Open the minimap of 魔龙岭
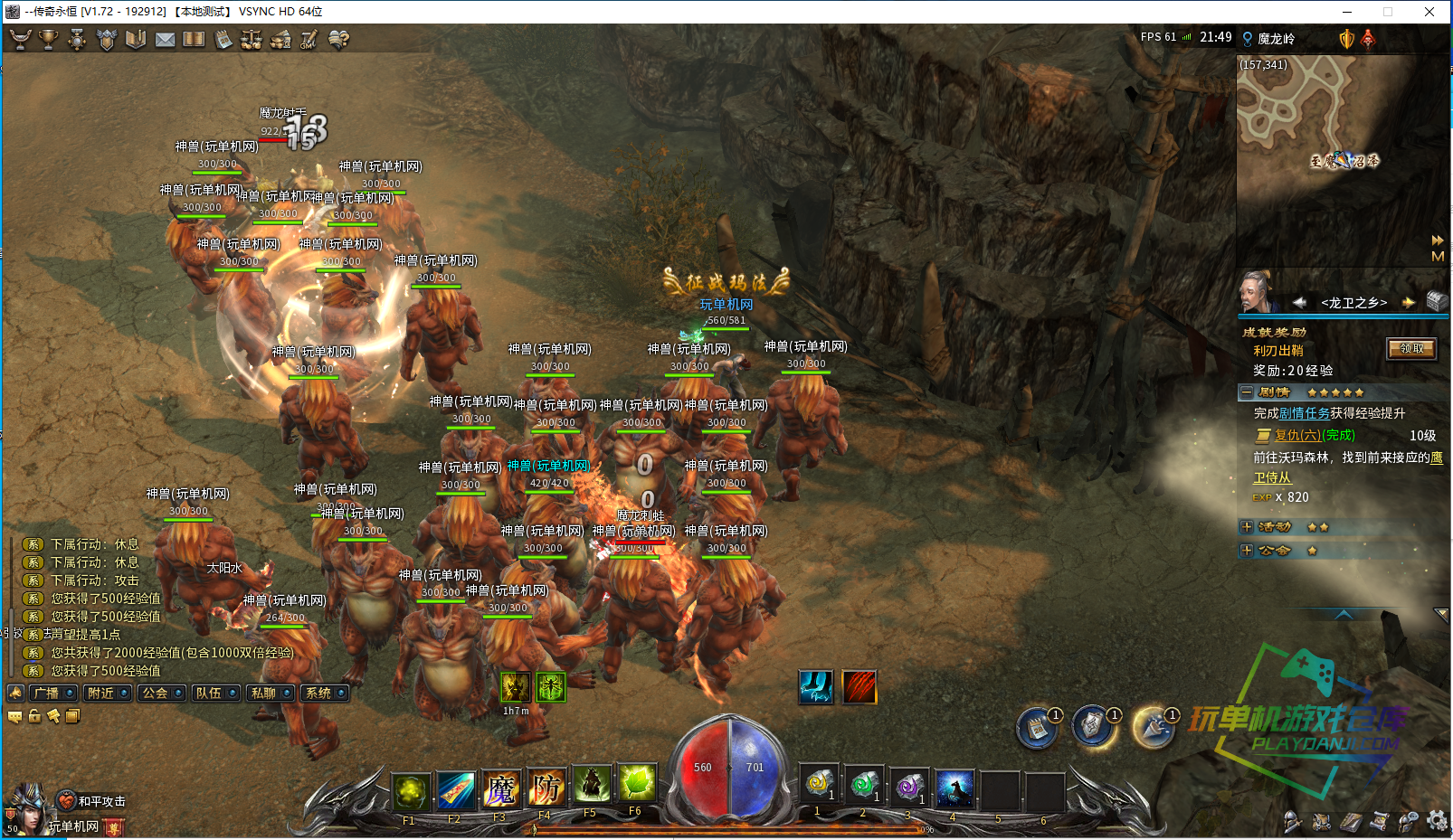The image size is (1453, 840). pos(1341,160)
